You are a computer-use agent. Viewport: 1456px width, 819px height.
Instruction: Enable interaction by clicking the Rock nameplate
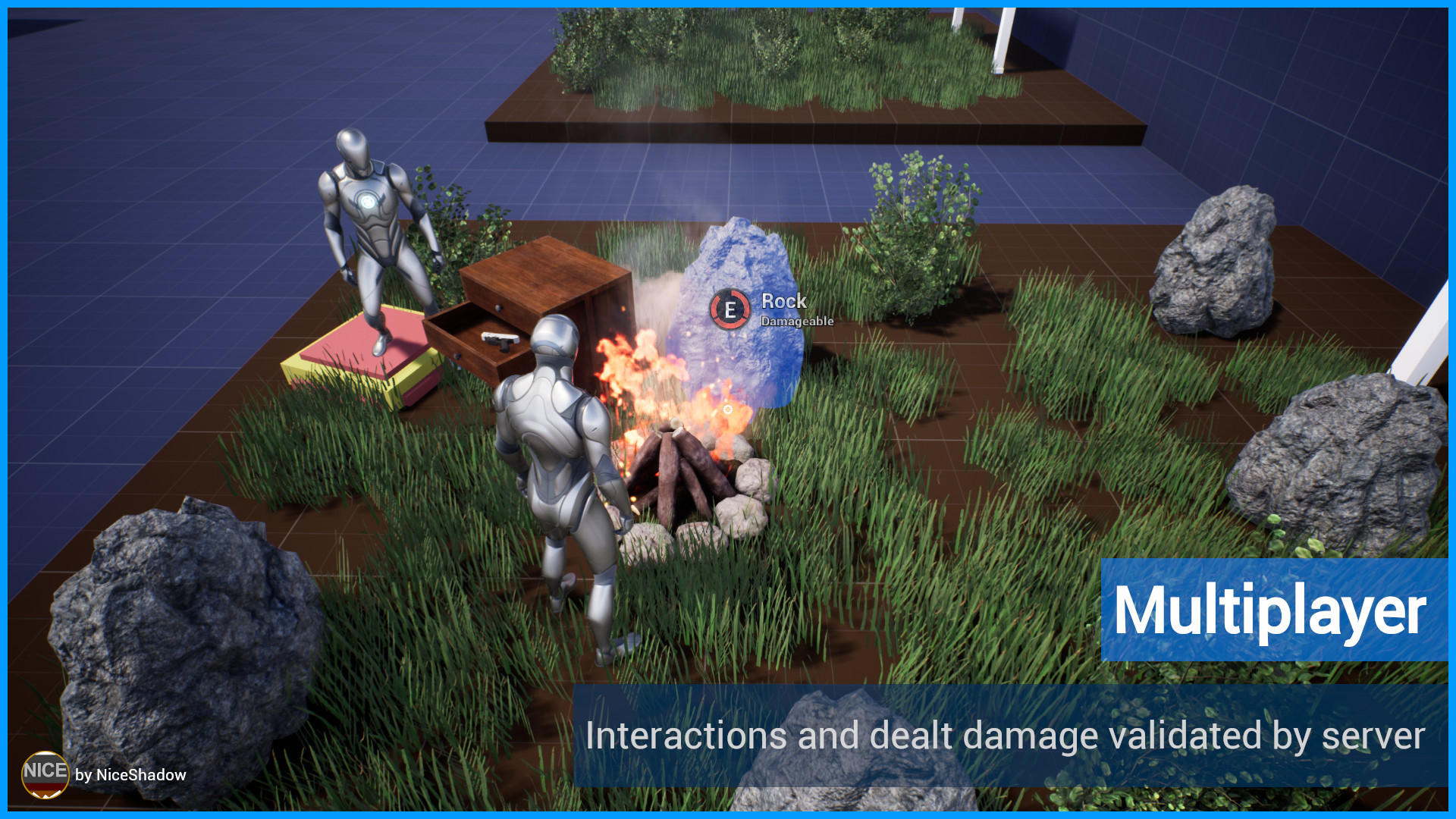tap(783, 302)
